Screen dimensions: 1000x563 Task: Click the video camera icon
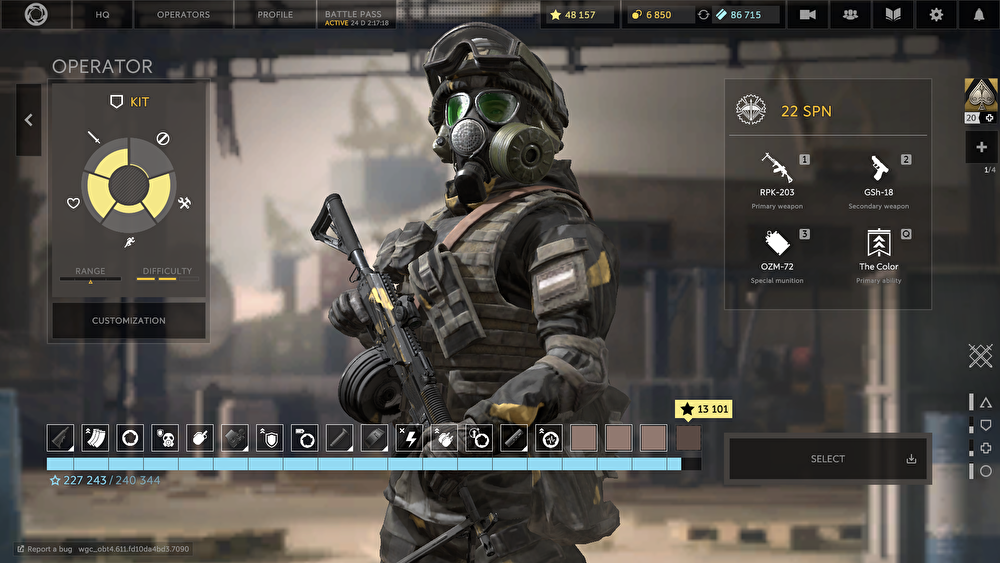(807, 15)
